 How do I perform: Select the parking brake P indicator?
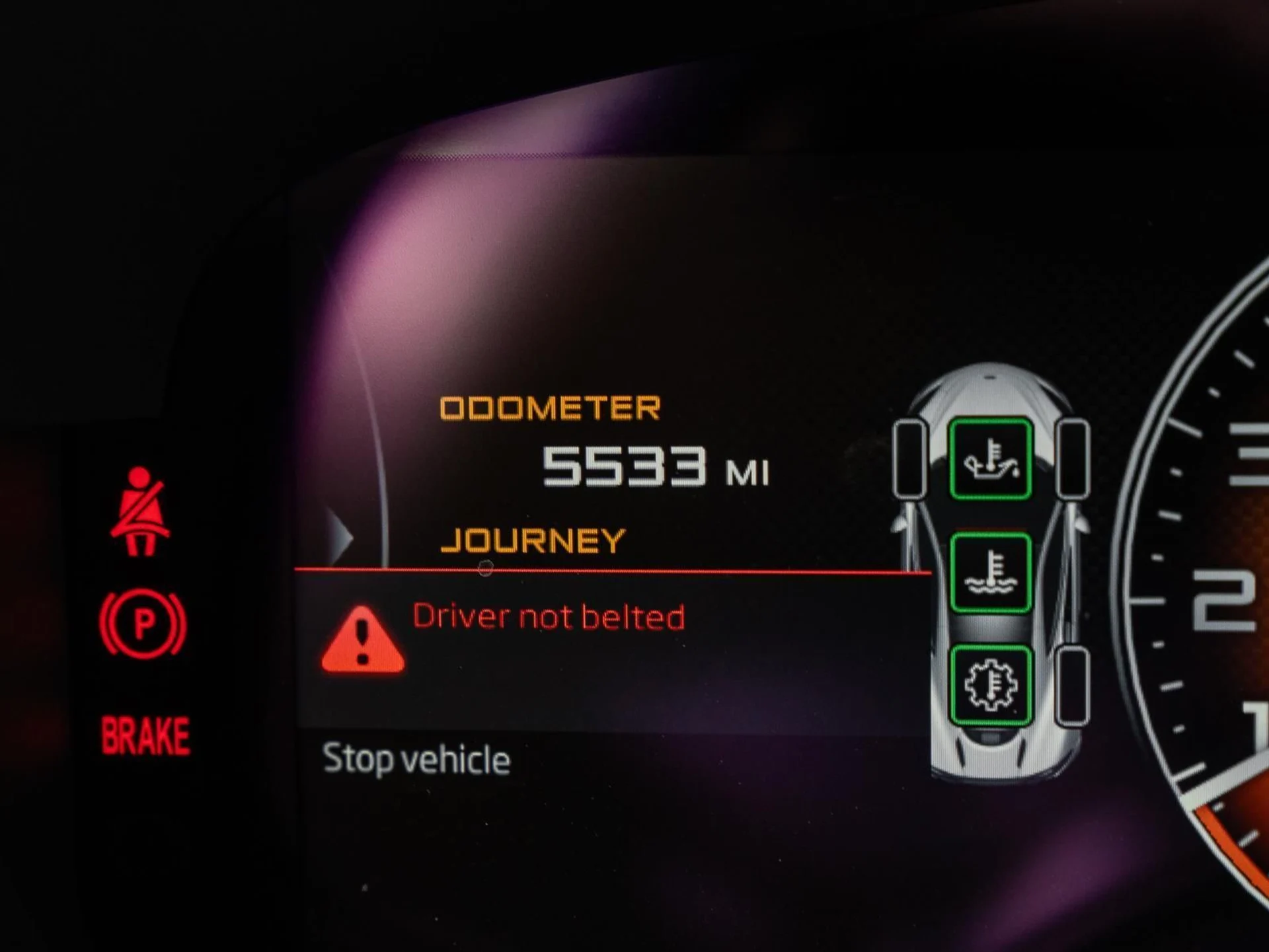[143, 623]
